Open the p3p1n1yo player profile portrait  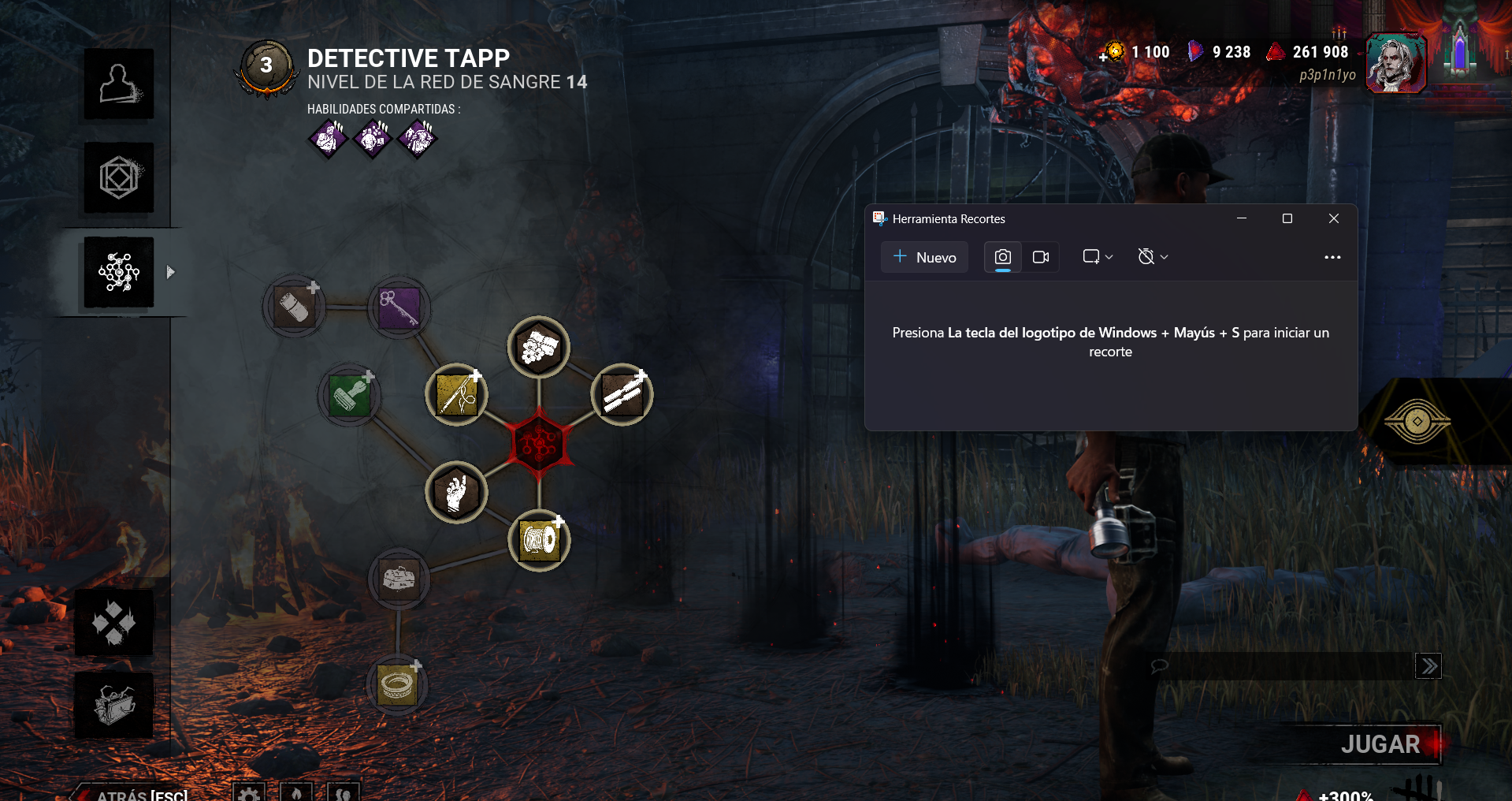click(x=1395, y=63)
